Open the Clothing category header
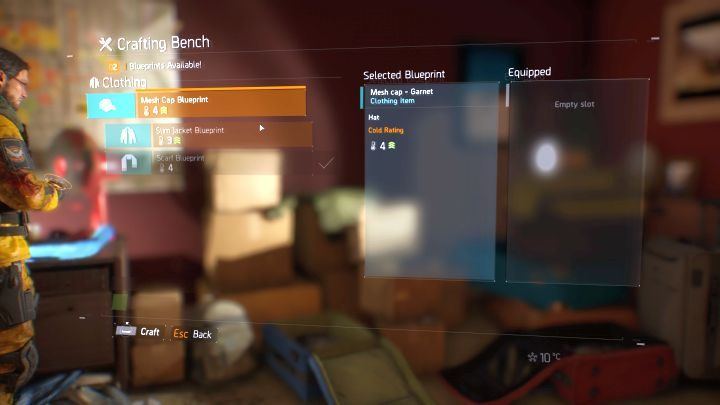Screen dimensions: 720x405 [118, 82]
